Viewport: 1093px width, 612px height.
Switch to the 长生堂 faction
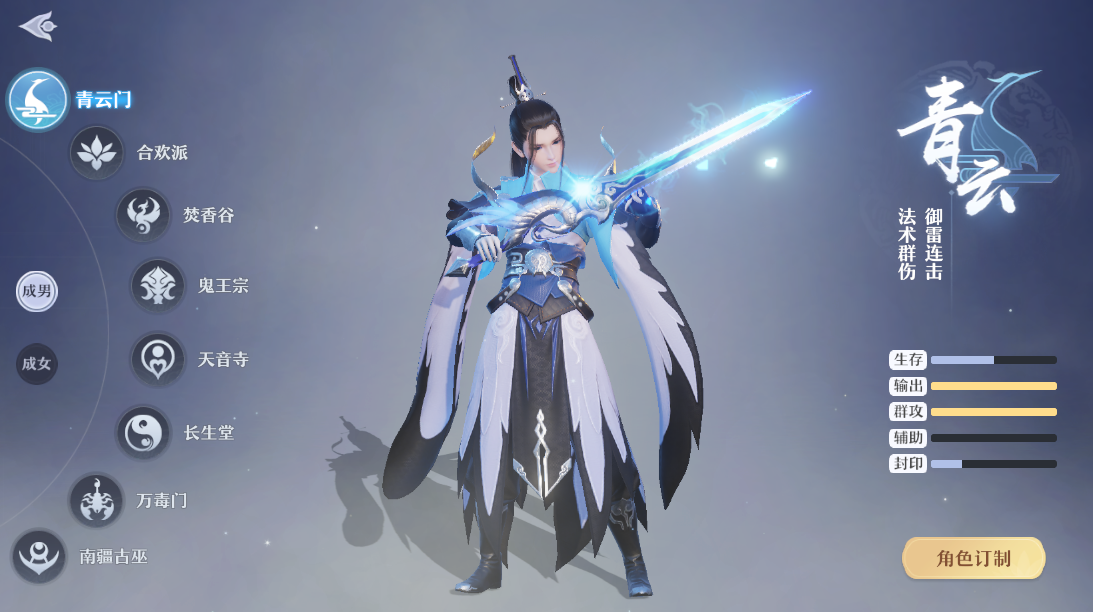click(144, 433)
